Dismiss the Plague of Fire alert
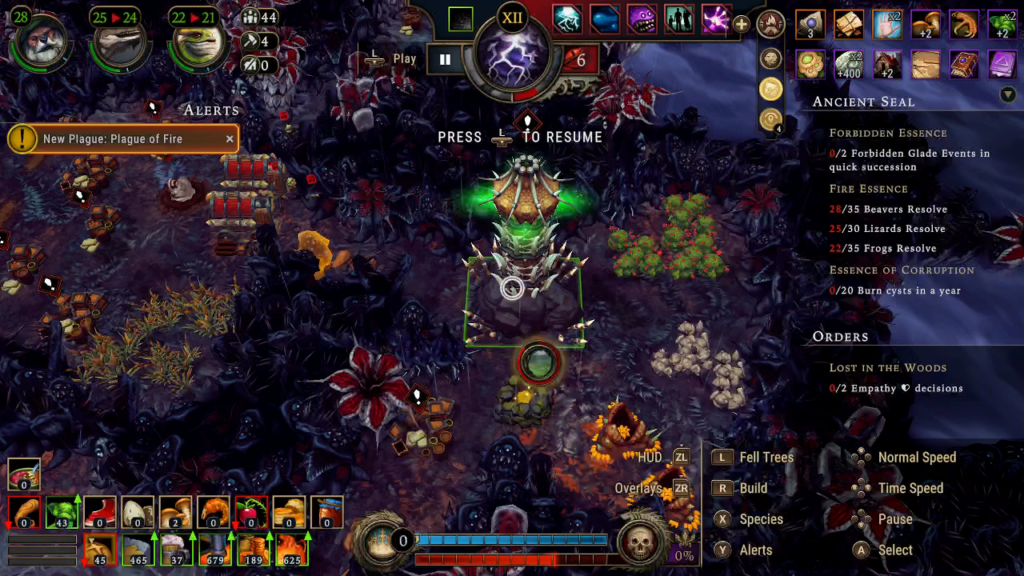Image resolution: width=1024 pixels, height=576 pixels. 229,139
